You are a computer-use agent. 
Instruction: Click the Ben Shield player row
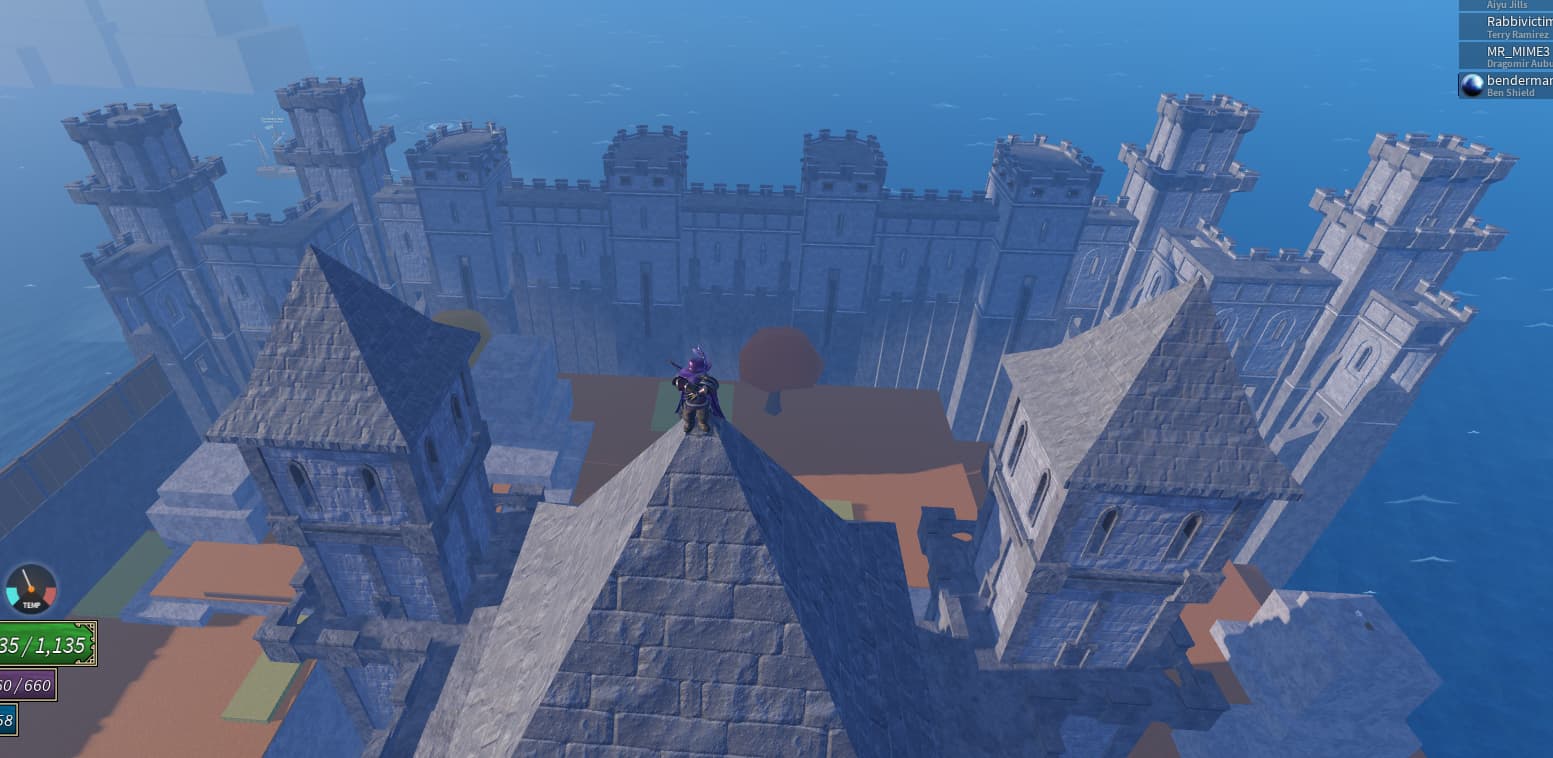(x=1510, y=85)
